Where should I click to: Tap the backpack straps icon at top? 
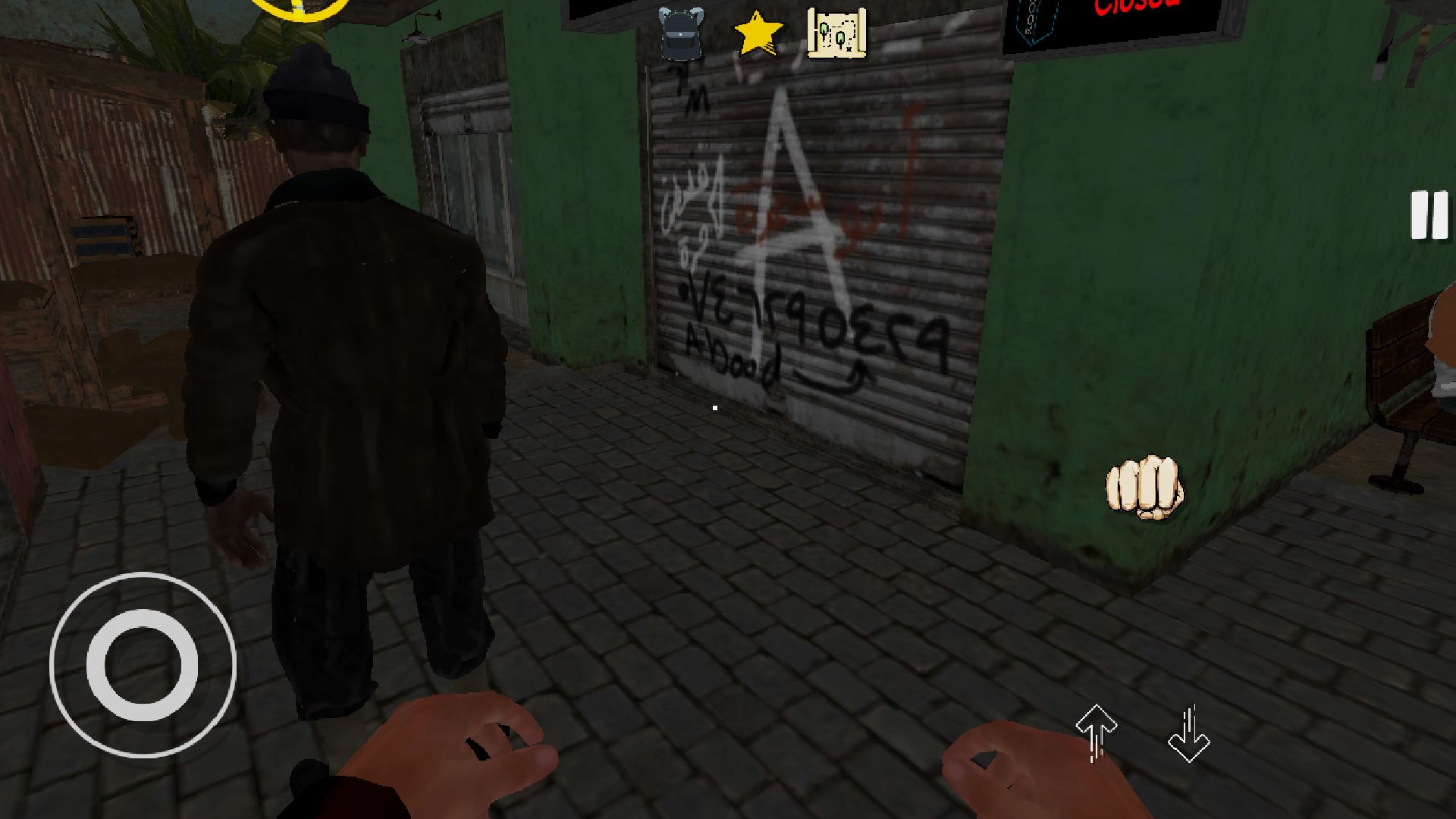(x=680, y=19)
